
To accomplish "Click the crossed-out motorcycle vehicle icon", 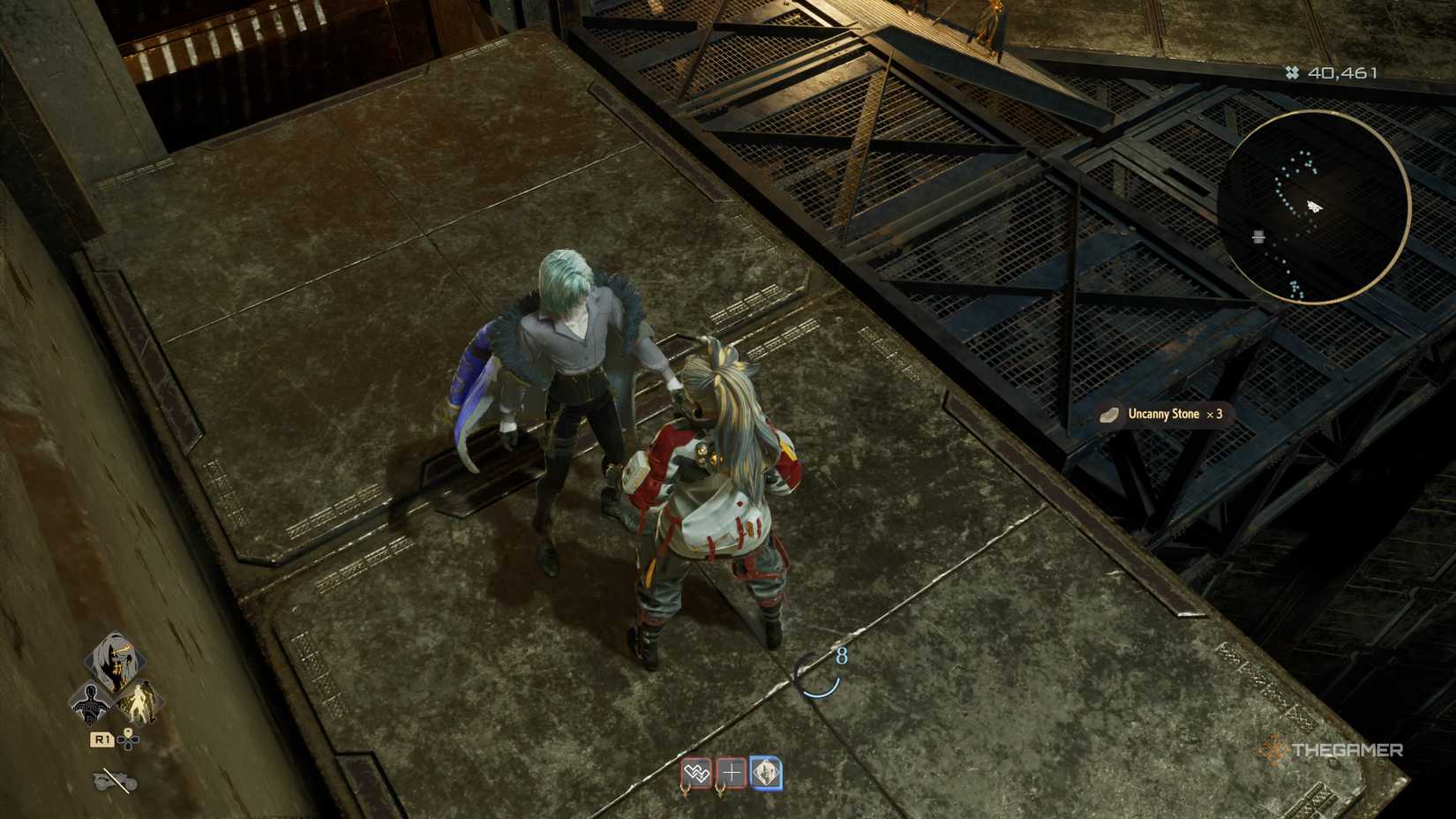I will pyautogui.click(x=113, y=780).
